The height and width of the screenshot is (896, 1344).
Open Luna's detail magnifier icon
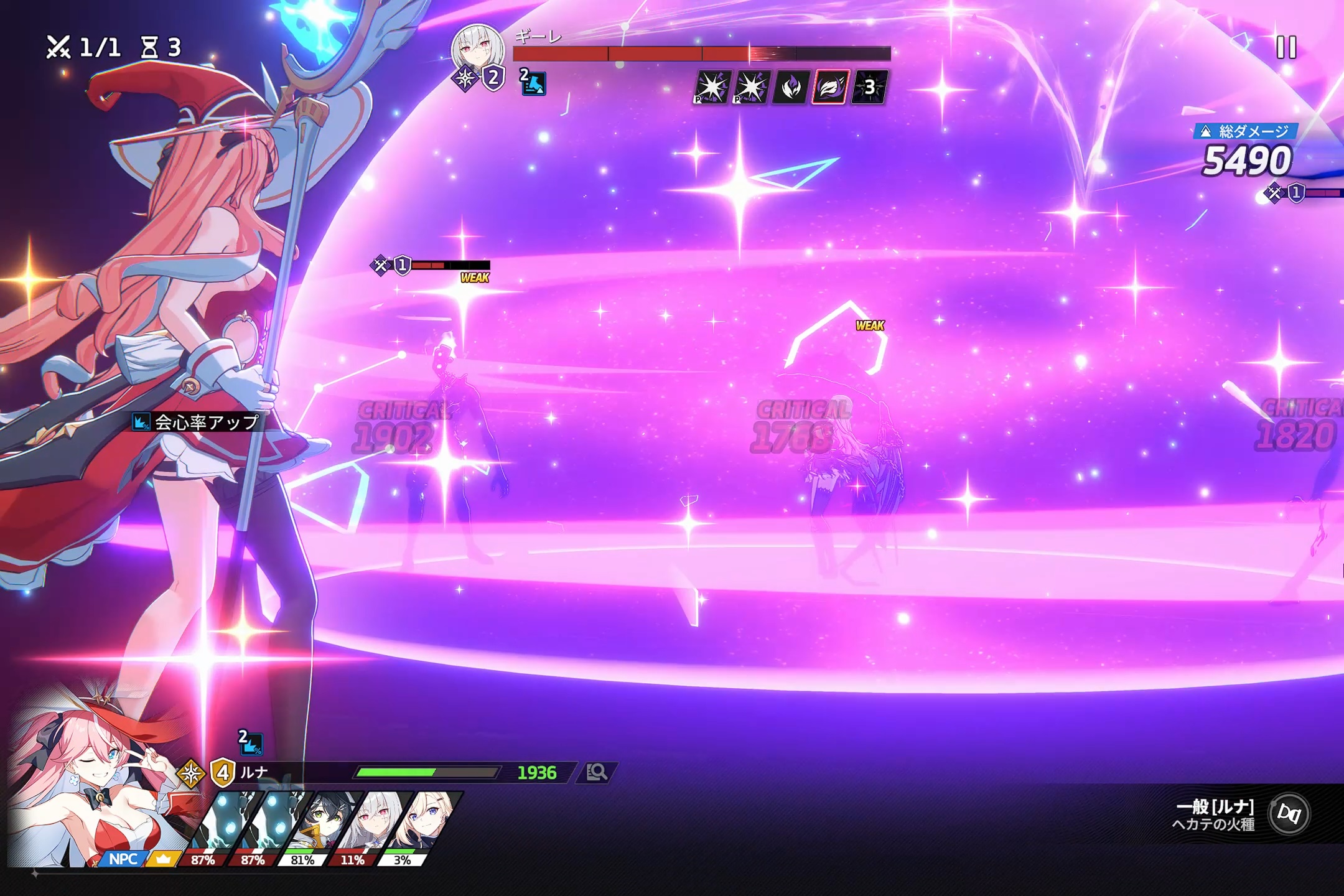597,772
